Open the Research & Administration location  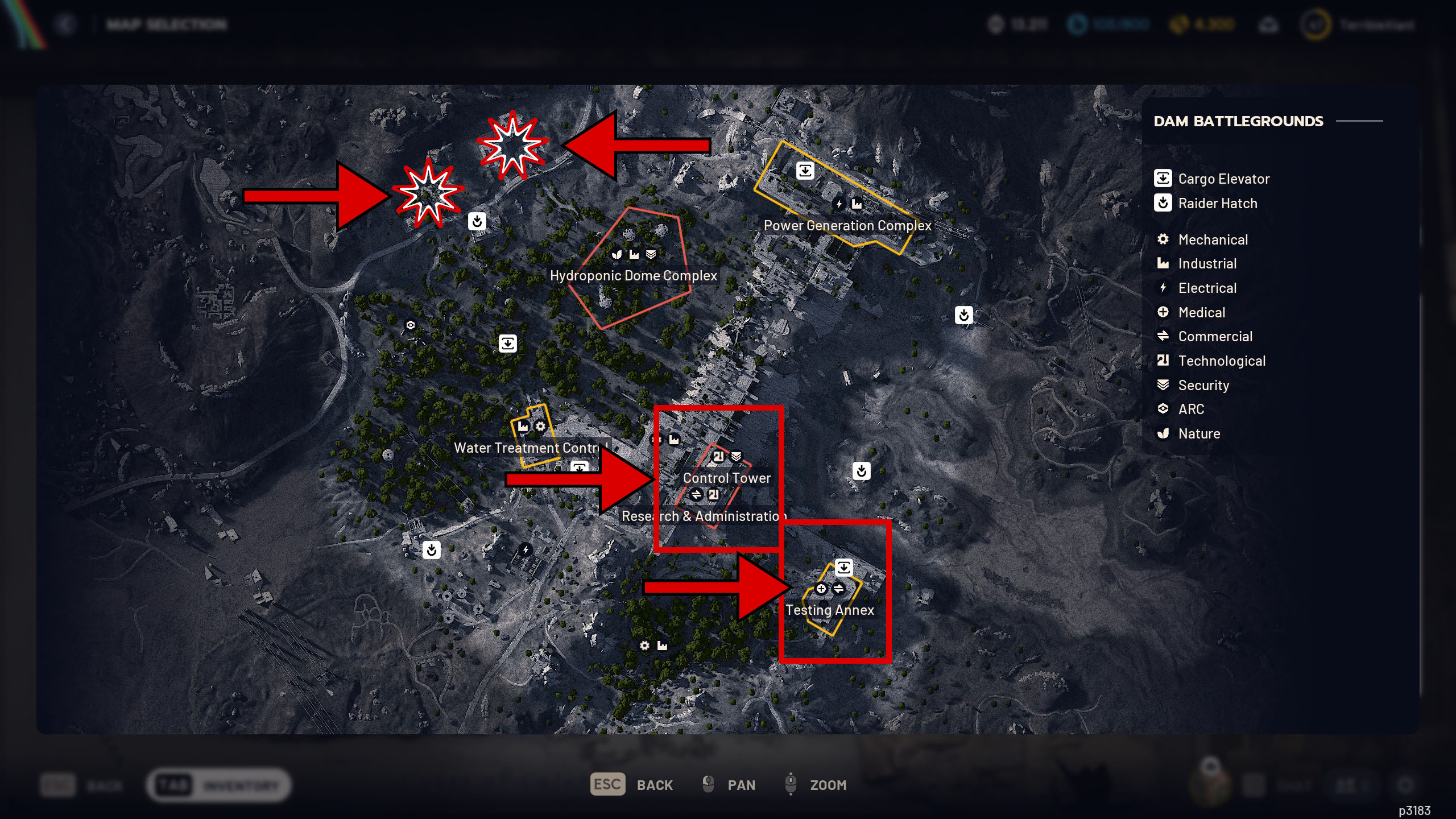tap(703, 516)
